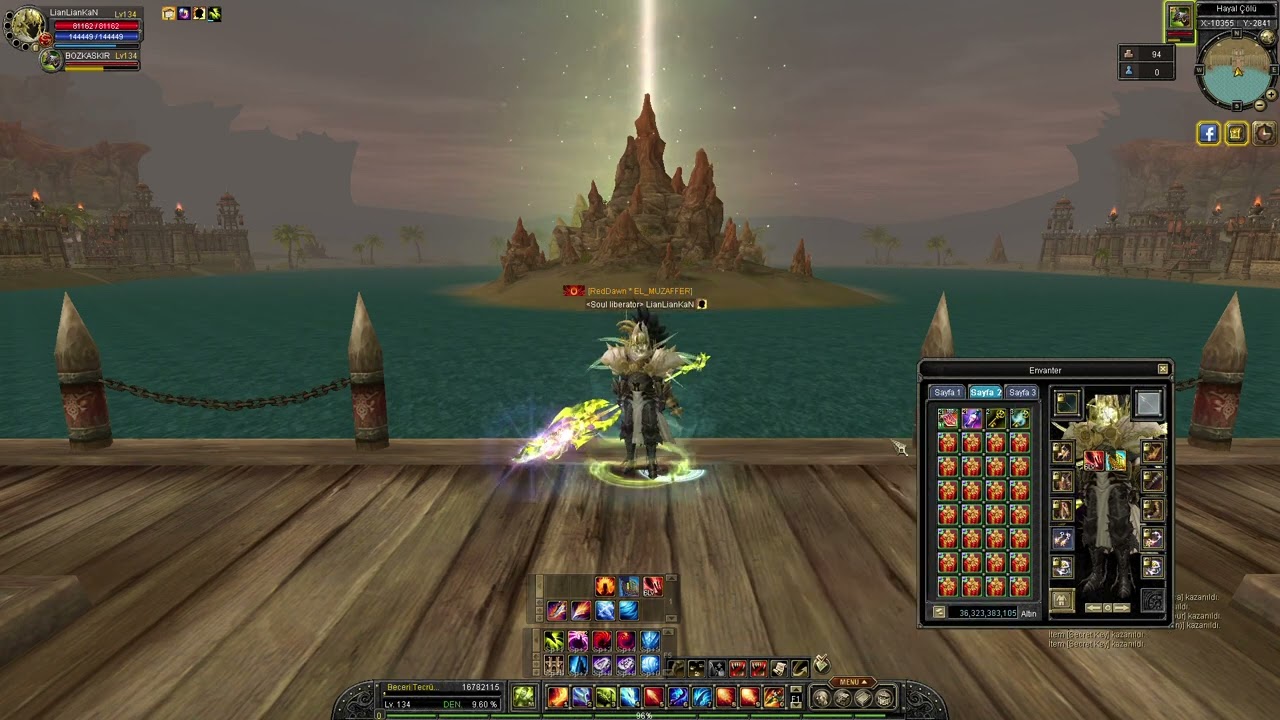
Task: Zoom out the minimap with minus button
Action: (1260, 105)
